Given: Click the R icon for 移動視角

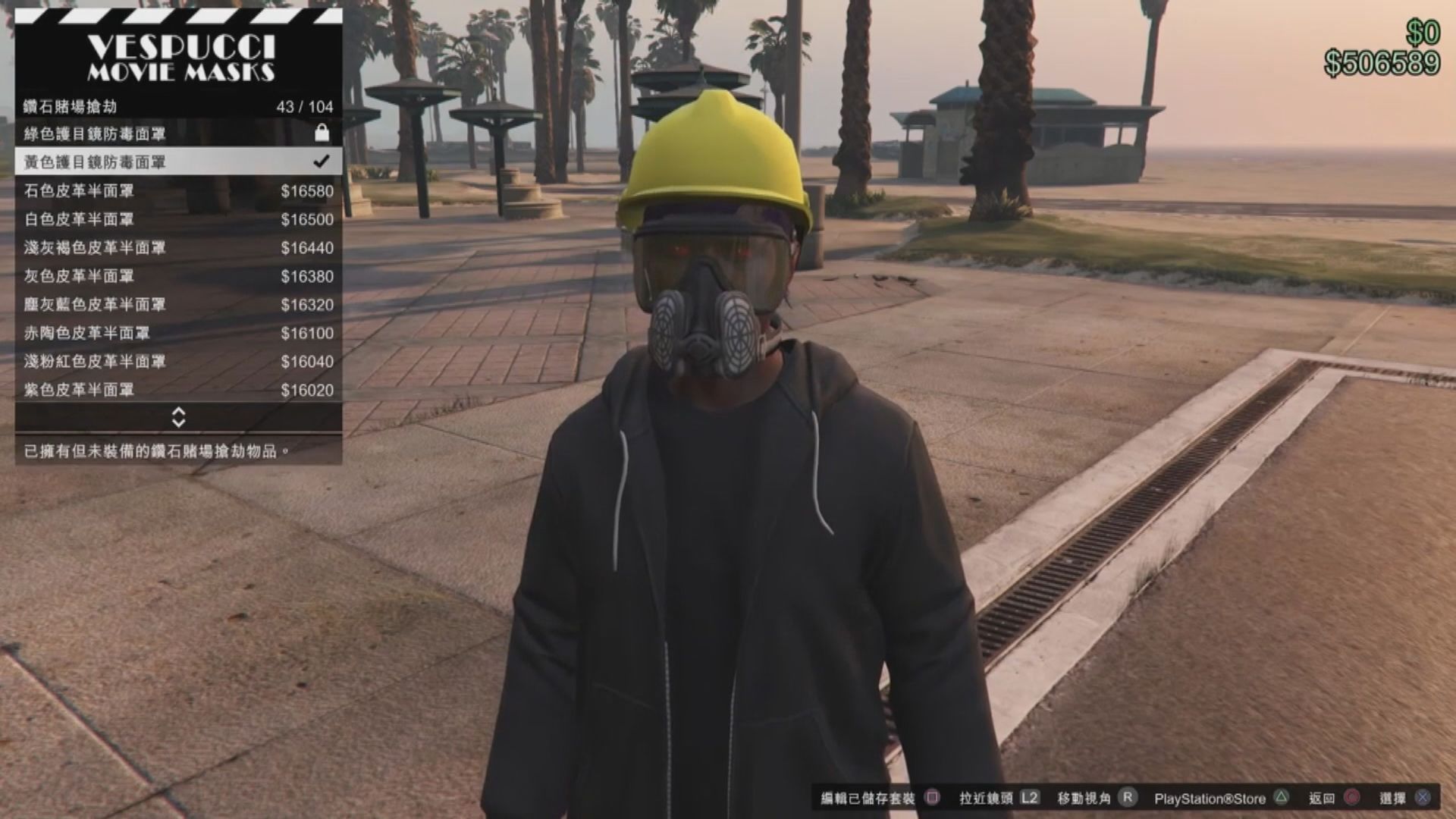Looking at the screenshot, I should (1129, 797).
